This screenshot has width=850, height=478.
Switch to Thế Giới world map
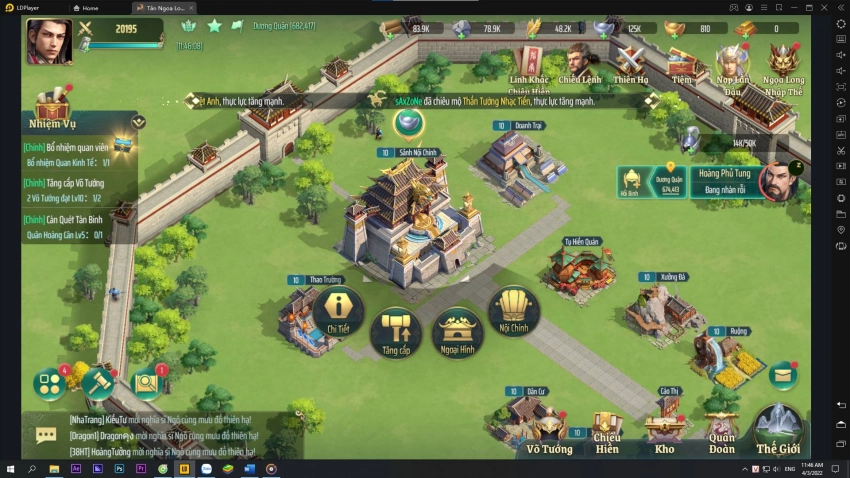pyautogui.click(x=778, y=428)
